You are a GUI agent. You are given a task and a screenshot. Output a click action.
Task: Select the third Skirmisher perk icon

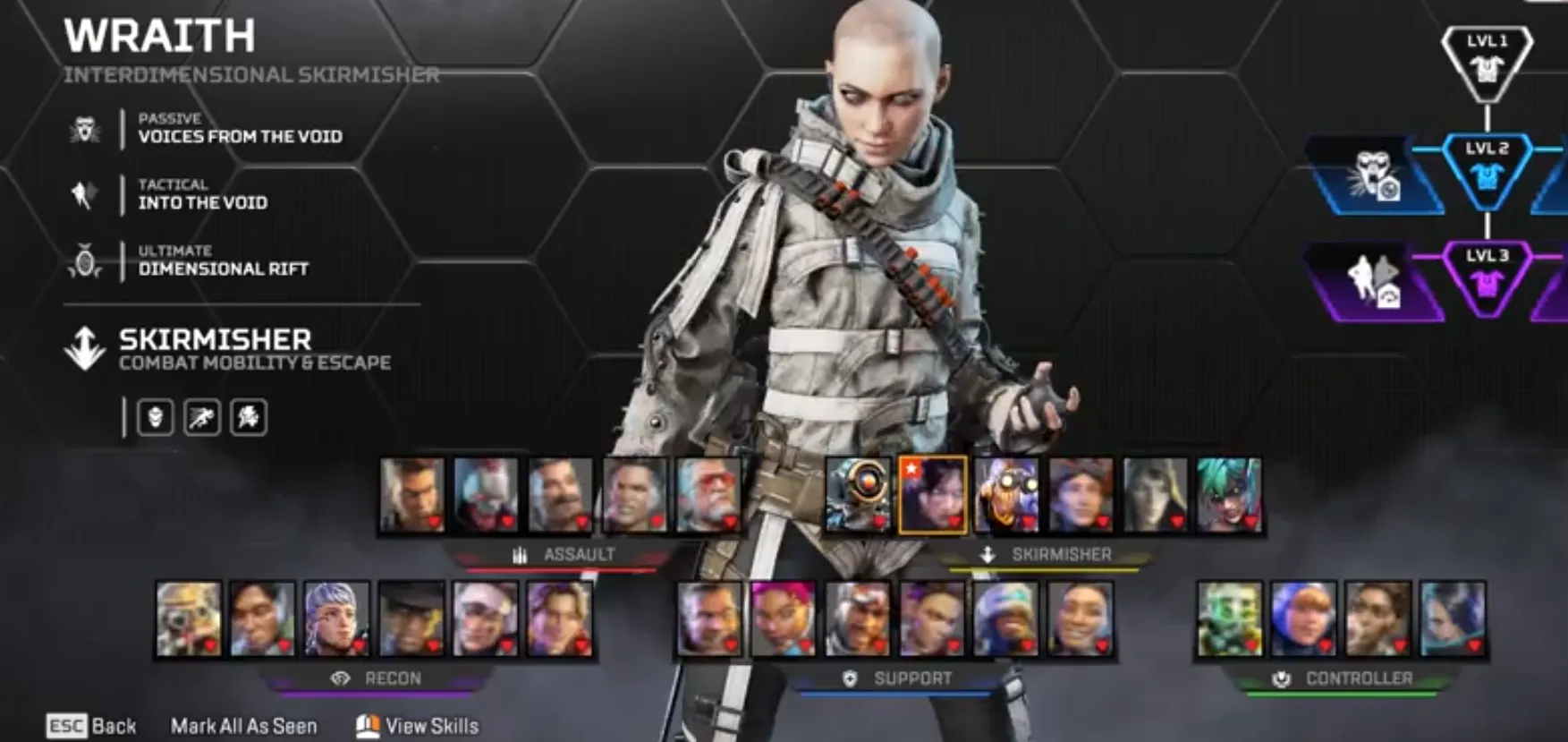point(249,417)
